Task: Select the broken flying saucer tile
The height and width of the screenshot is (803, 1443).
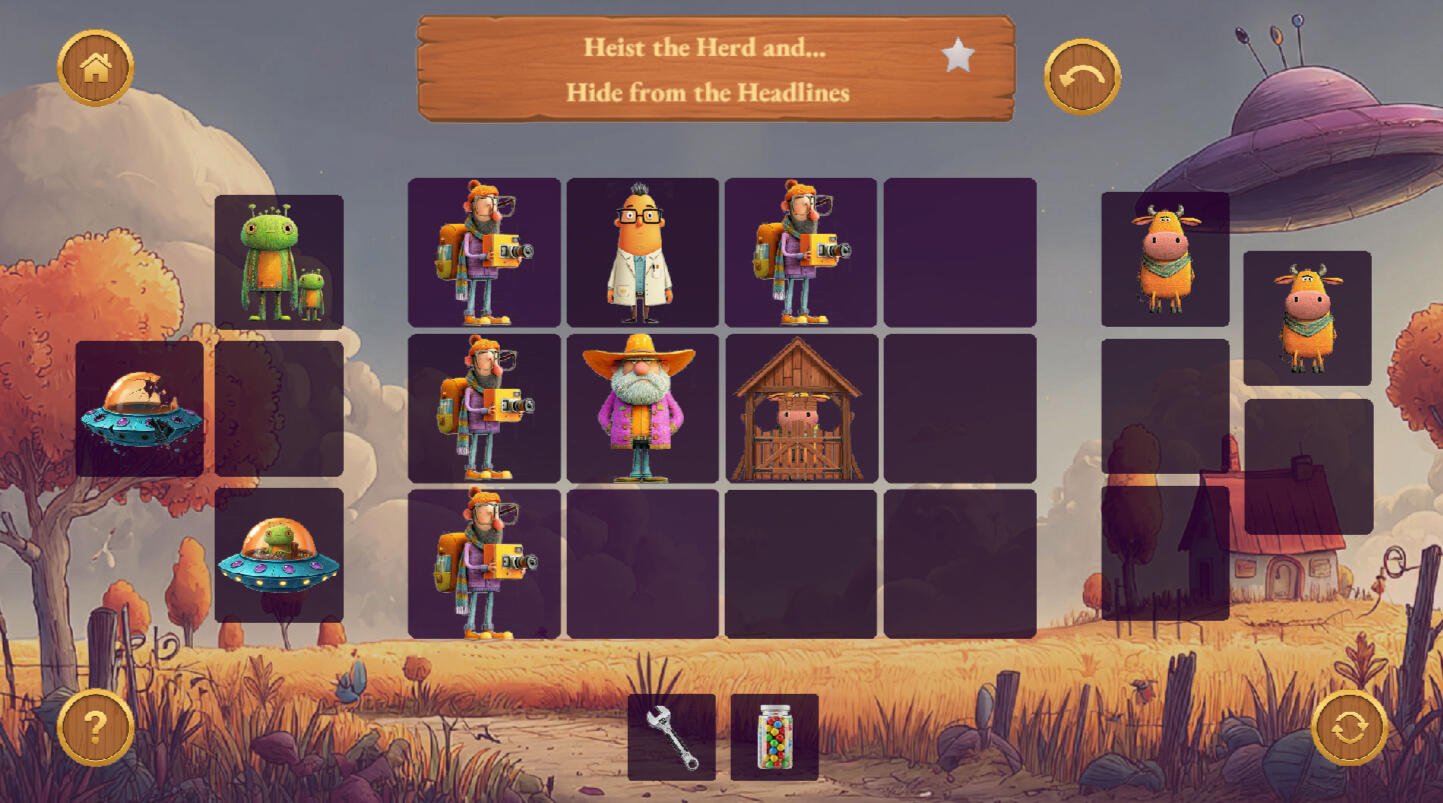Action: (x=140, y=409)
